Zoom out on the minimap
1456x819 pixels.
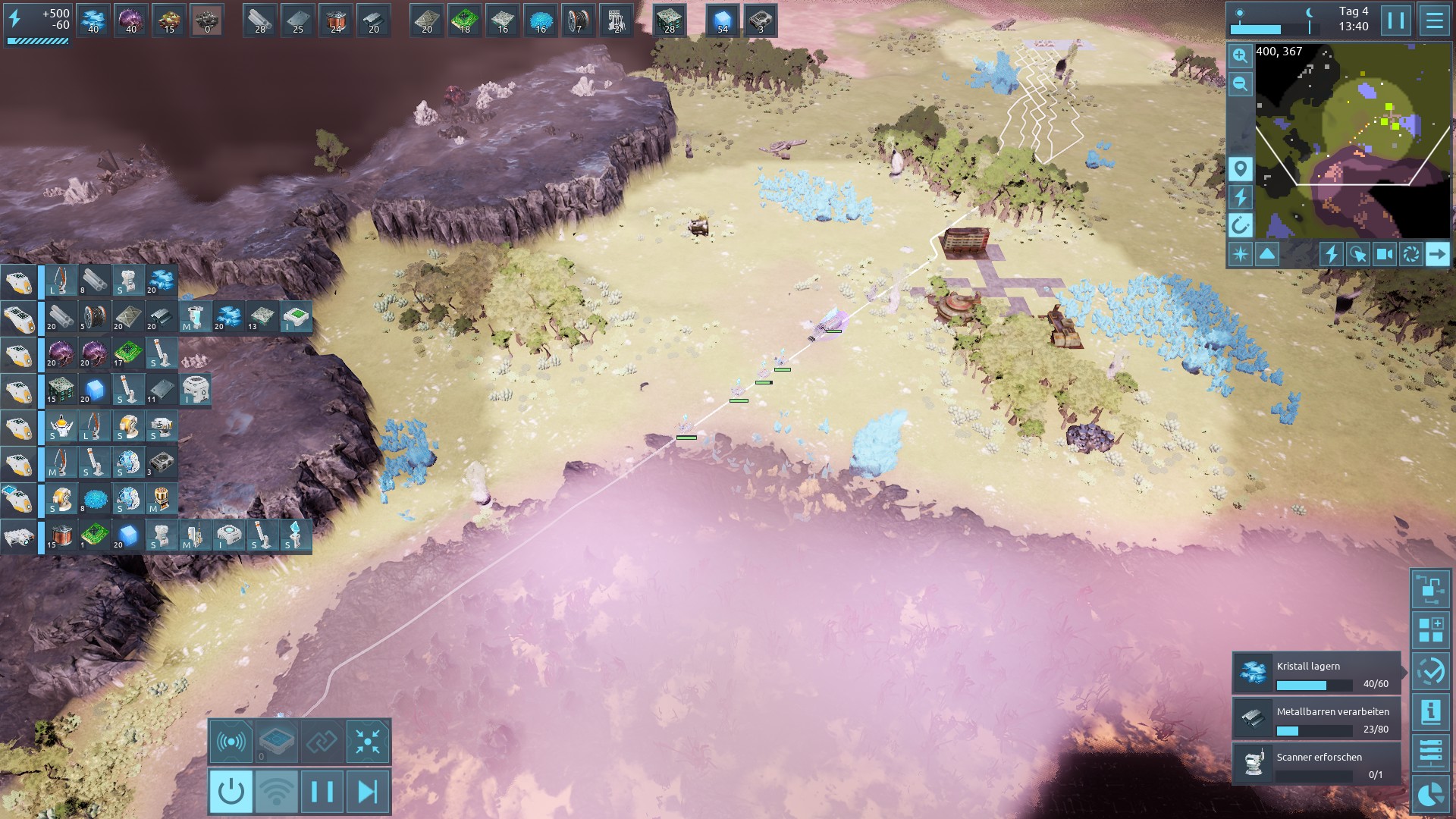(1240, 84)
